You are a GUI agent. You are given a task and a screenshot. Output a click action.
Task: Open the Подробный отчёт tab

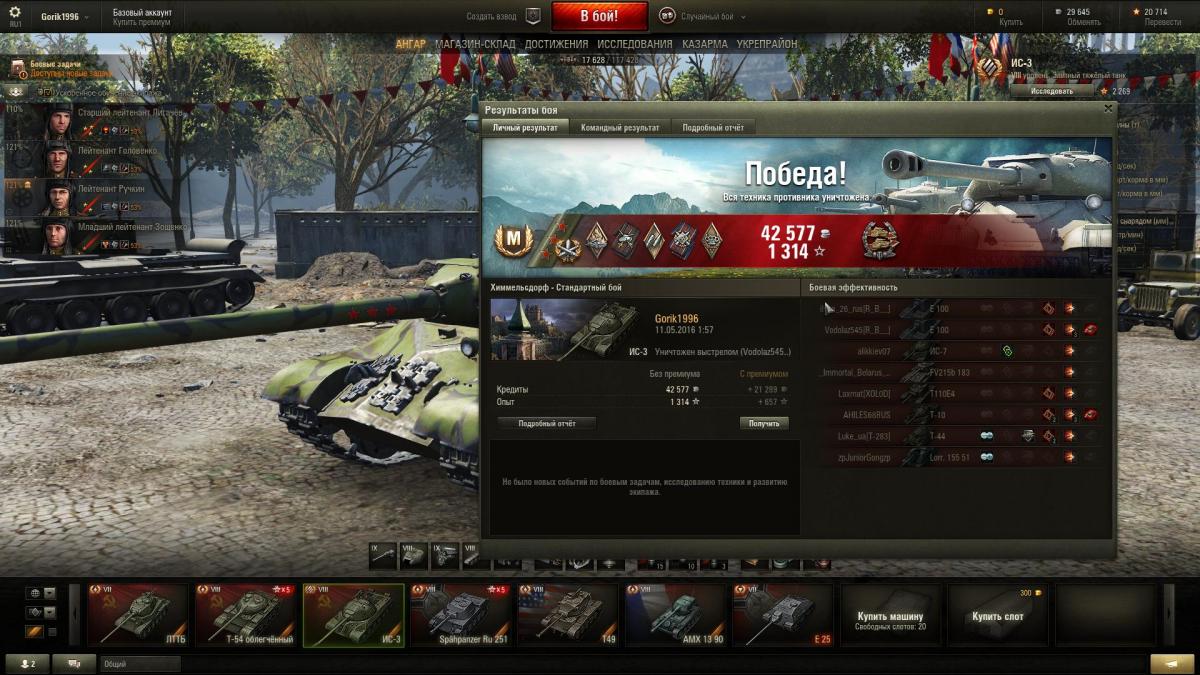[713, 127]
